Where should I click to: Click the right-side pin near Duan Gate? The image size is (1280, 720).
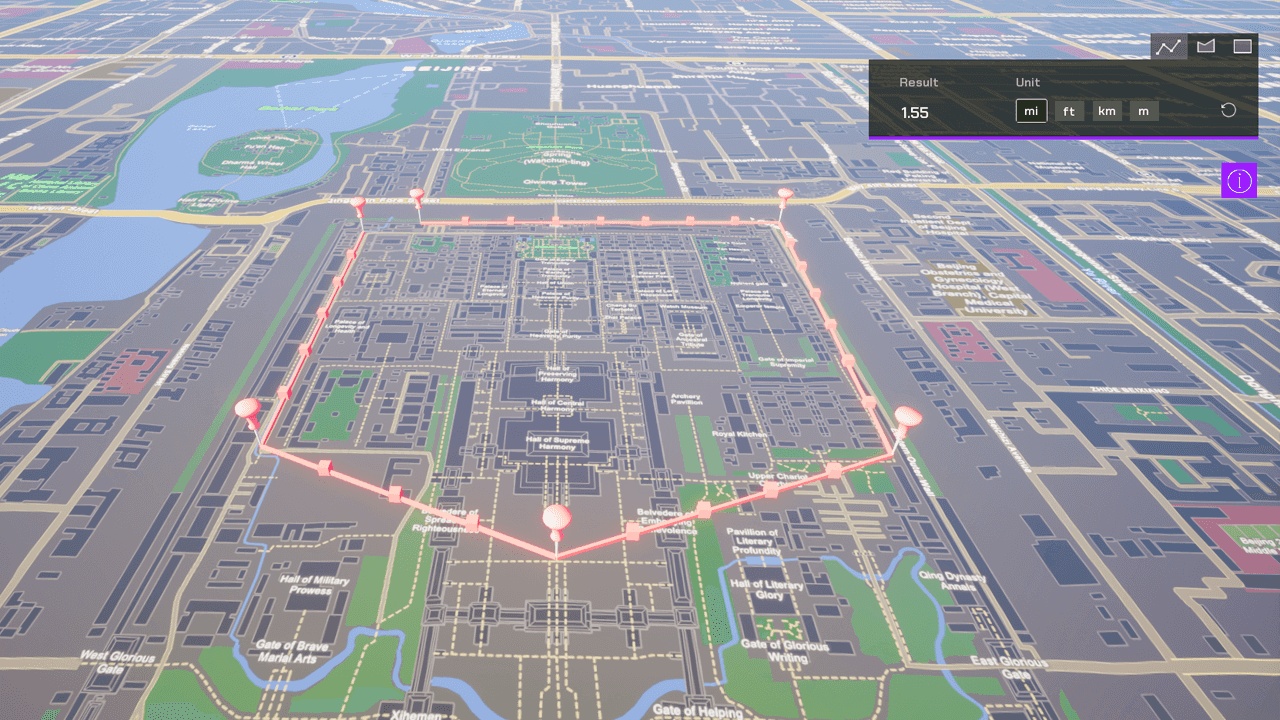(x=908, y=413)
